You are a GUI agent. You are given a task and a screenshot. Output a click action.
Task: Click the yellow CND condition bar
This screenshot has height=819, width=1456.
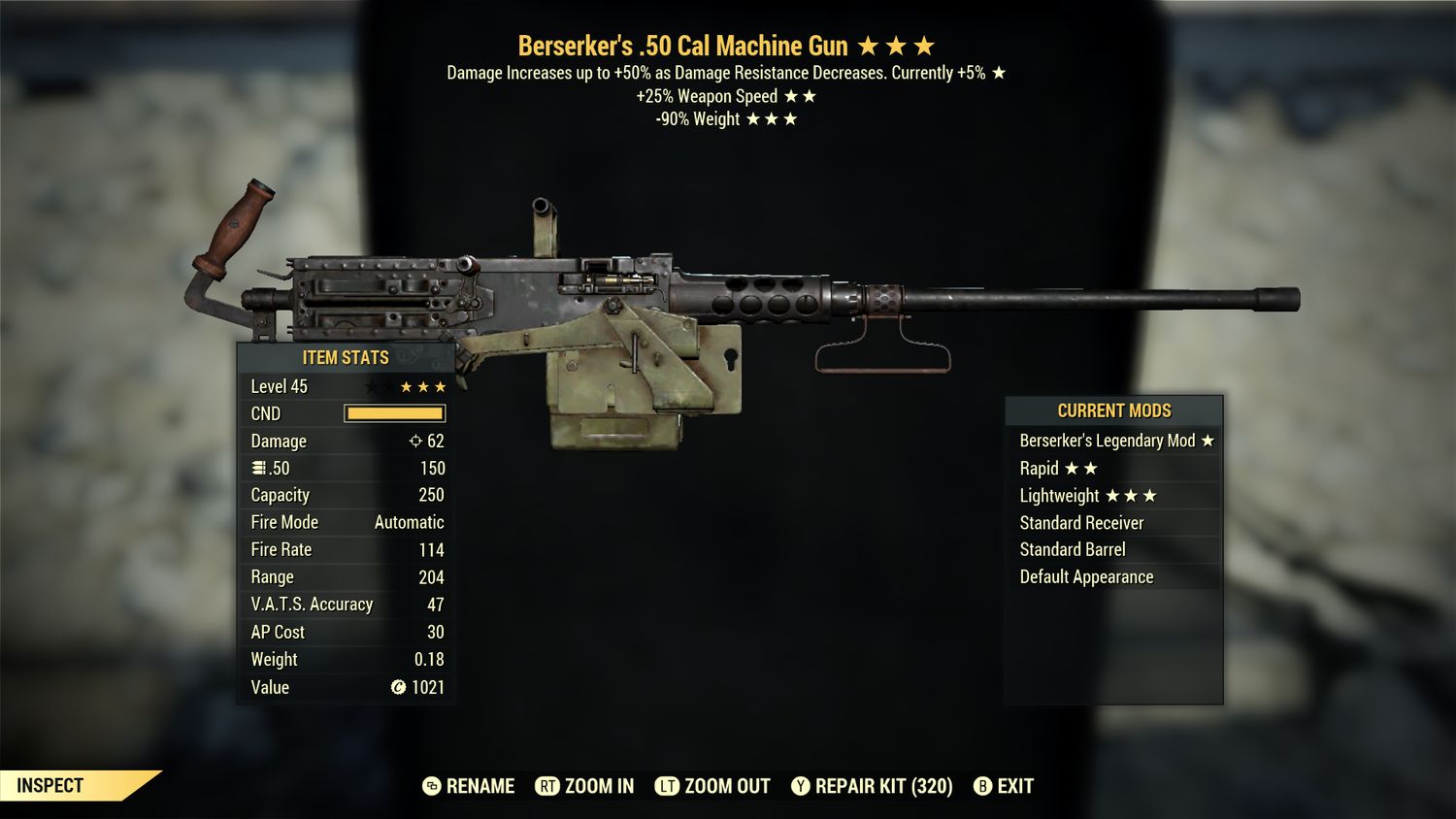coord(393,413)
